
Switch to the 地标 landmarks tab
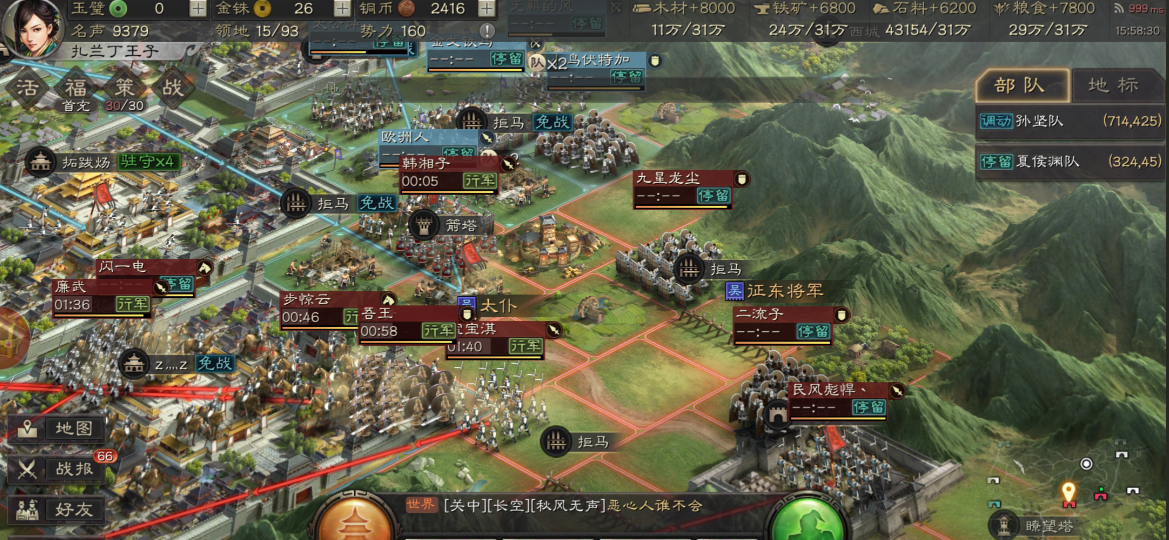1113,85
